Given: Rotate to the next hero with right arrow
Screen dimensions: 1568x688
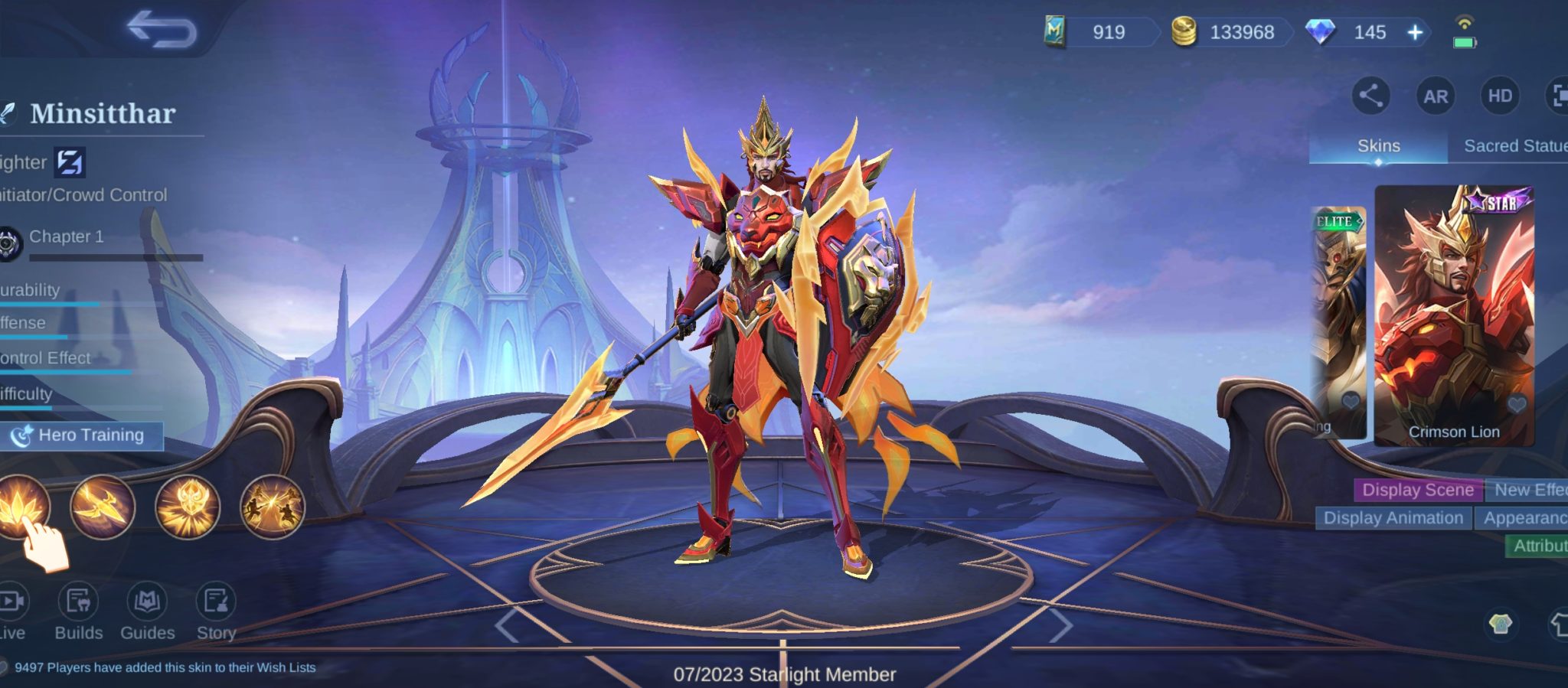Looking at the screenshot, I should (1060, 626).
